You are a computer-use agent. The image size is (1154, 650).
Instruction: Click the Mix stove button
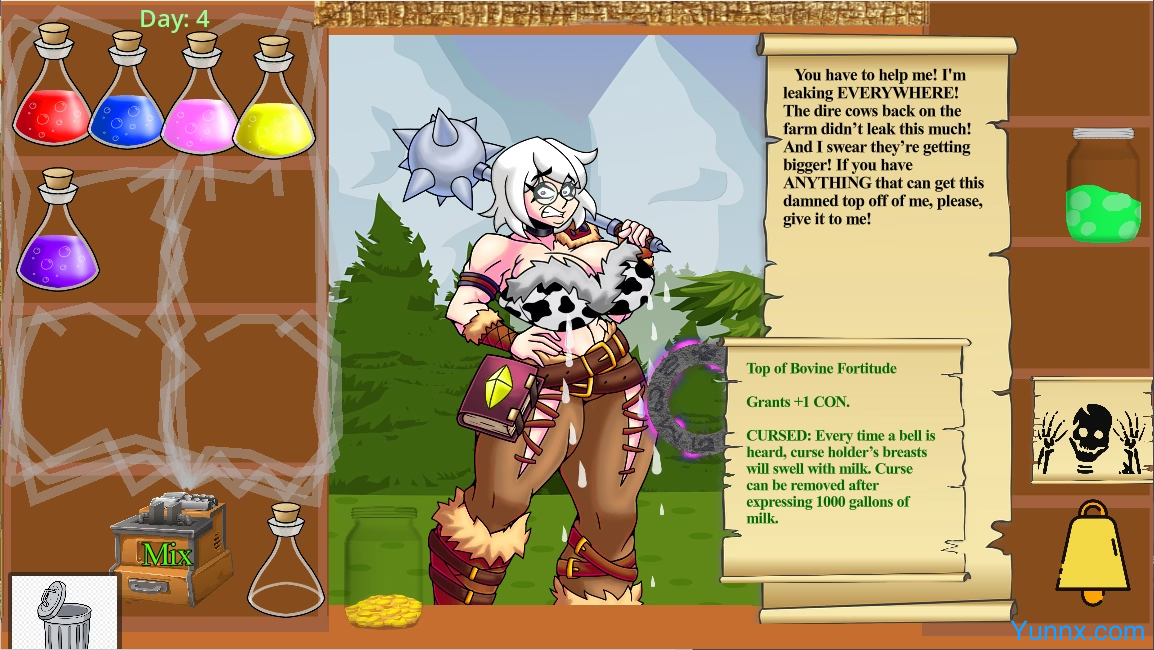click(x=168, y=552)
